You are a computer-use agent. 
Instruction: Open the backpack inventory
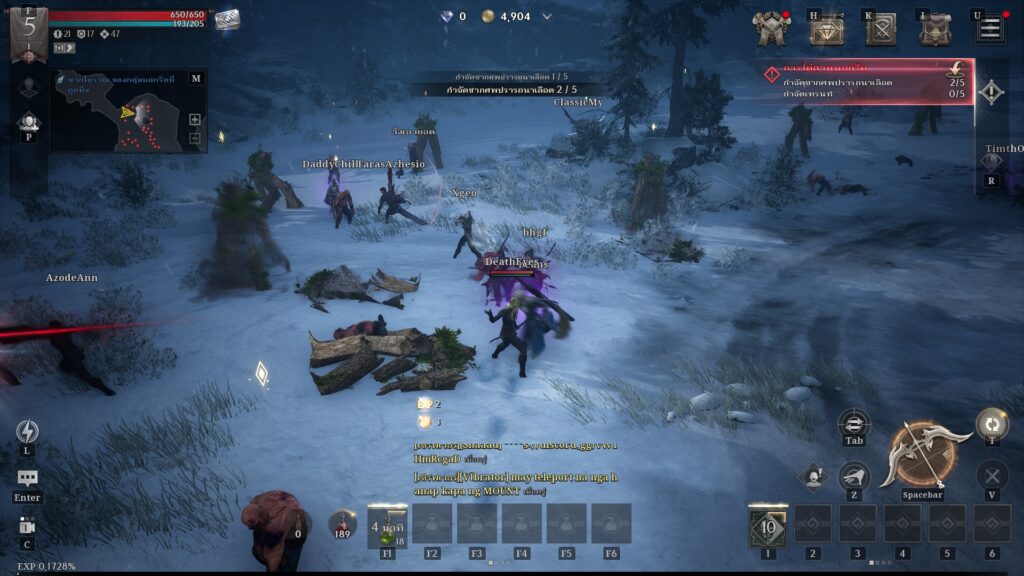[935, 30]
